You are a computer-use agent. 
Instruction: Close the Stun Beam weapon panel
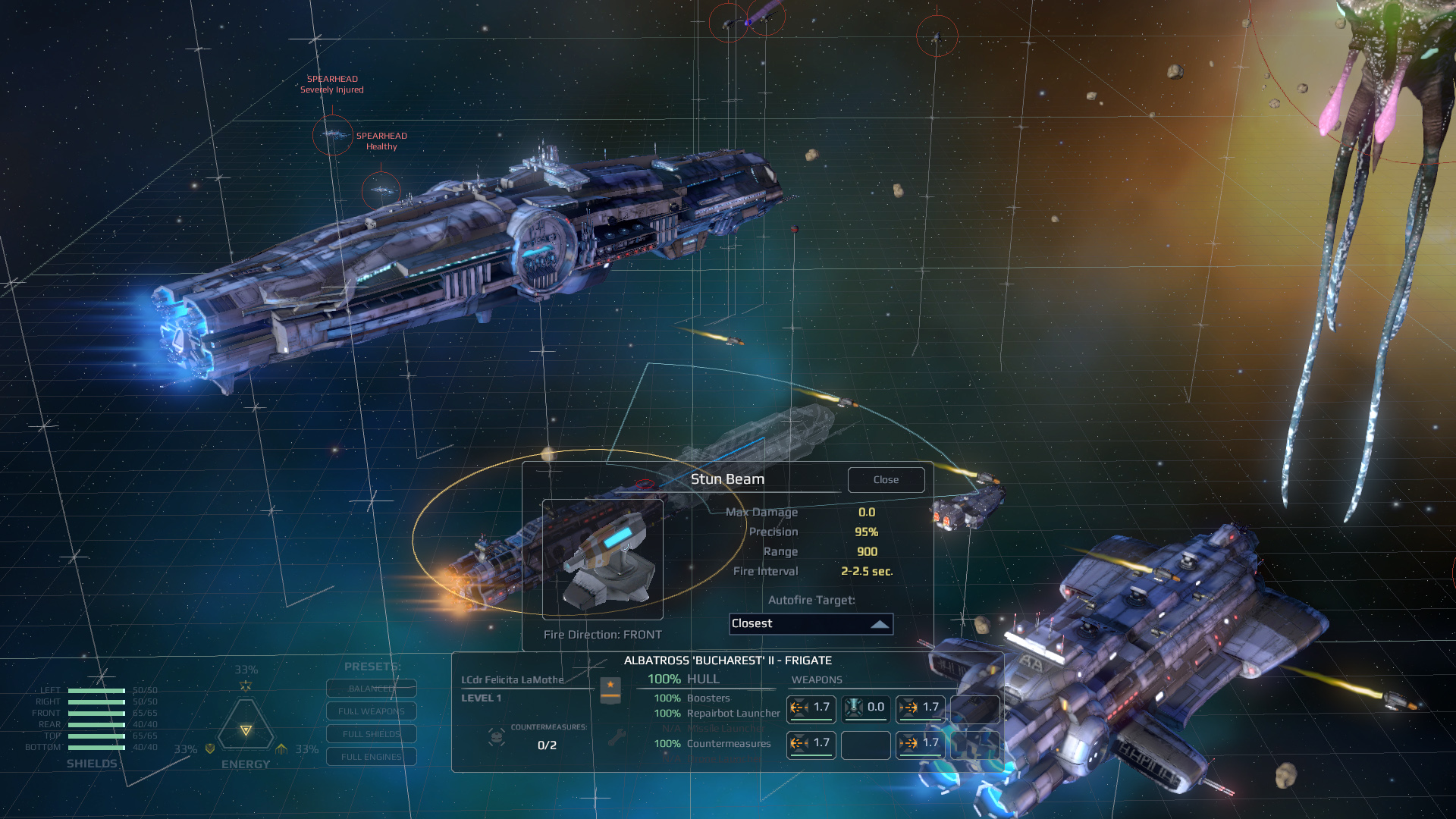(886, 479)
